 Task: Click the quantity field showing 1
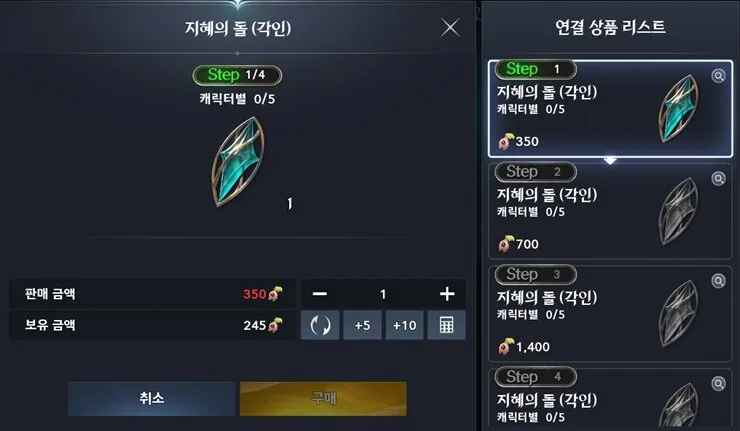[x=382, y=294]
